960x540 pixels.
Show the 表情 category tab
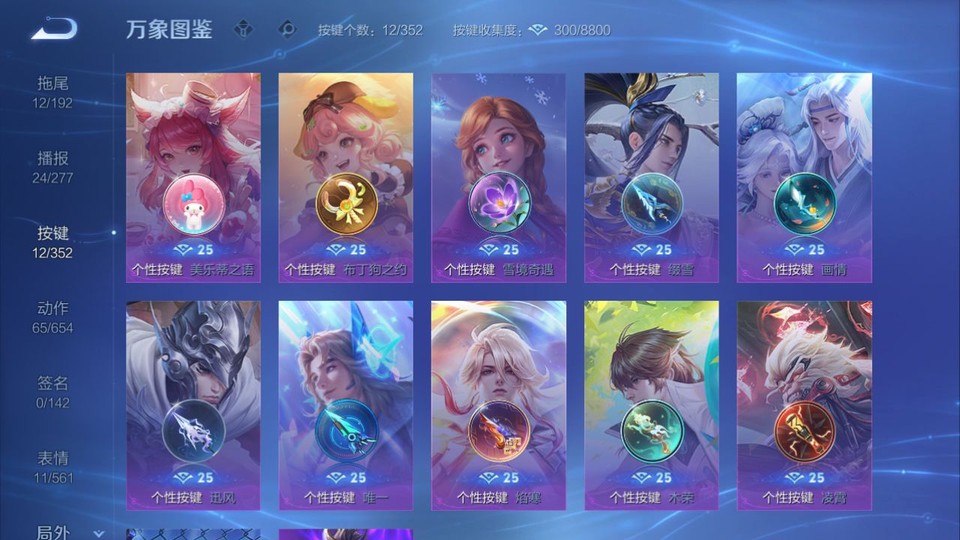click(x=53, y=467)
